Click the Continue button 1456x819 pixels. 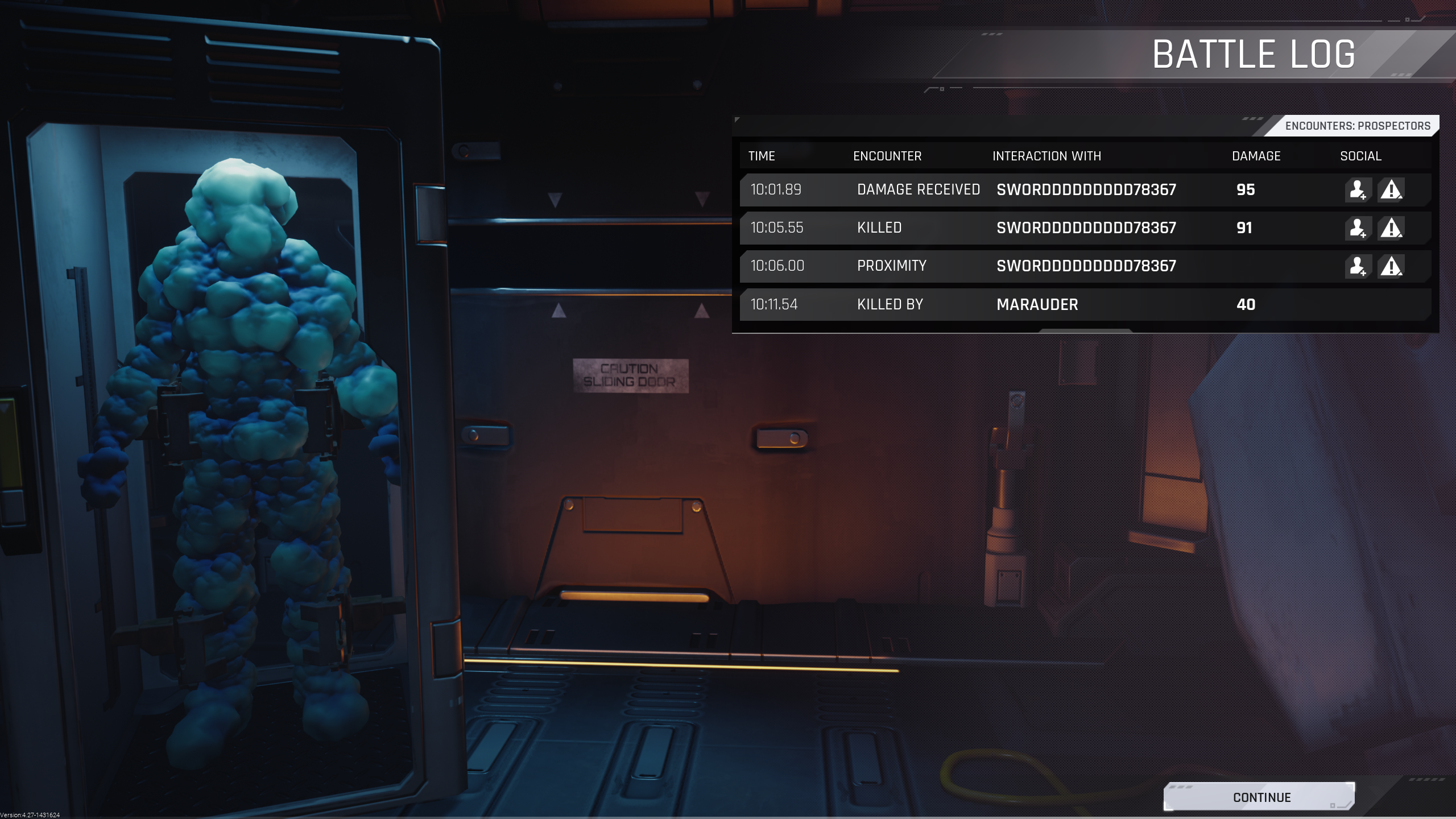point(1260,797)
